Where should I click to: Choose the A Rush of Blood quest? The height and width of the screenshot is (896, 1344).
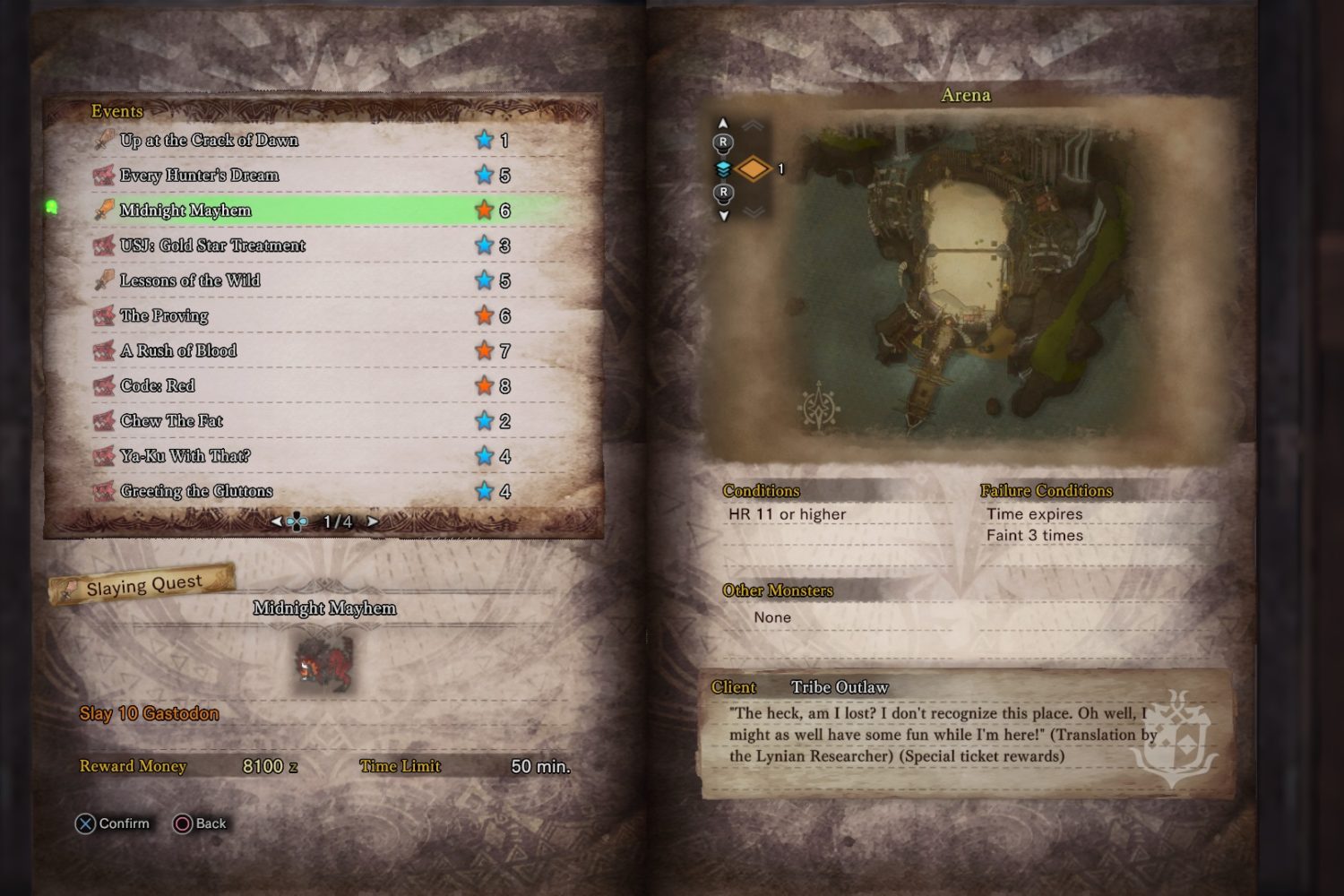pyautogui.click(x=178, y=350)
